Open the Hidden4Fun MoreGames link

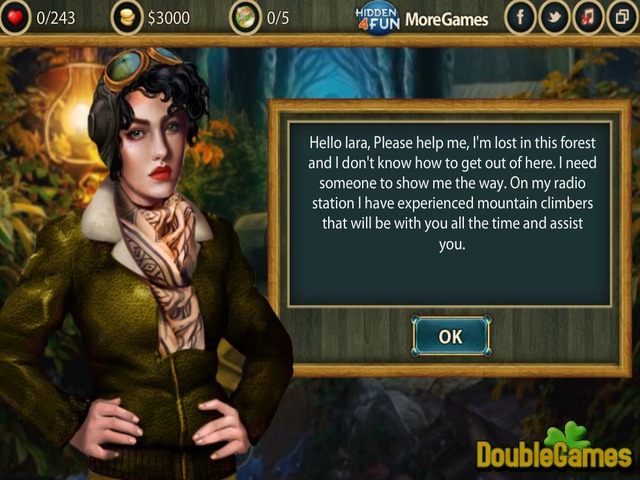(x=422, y=18)
